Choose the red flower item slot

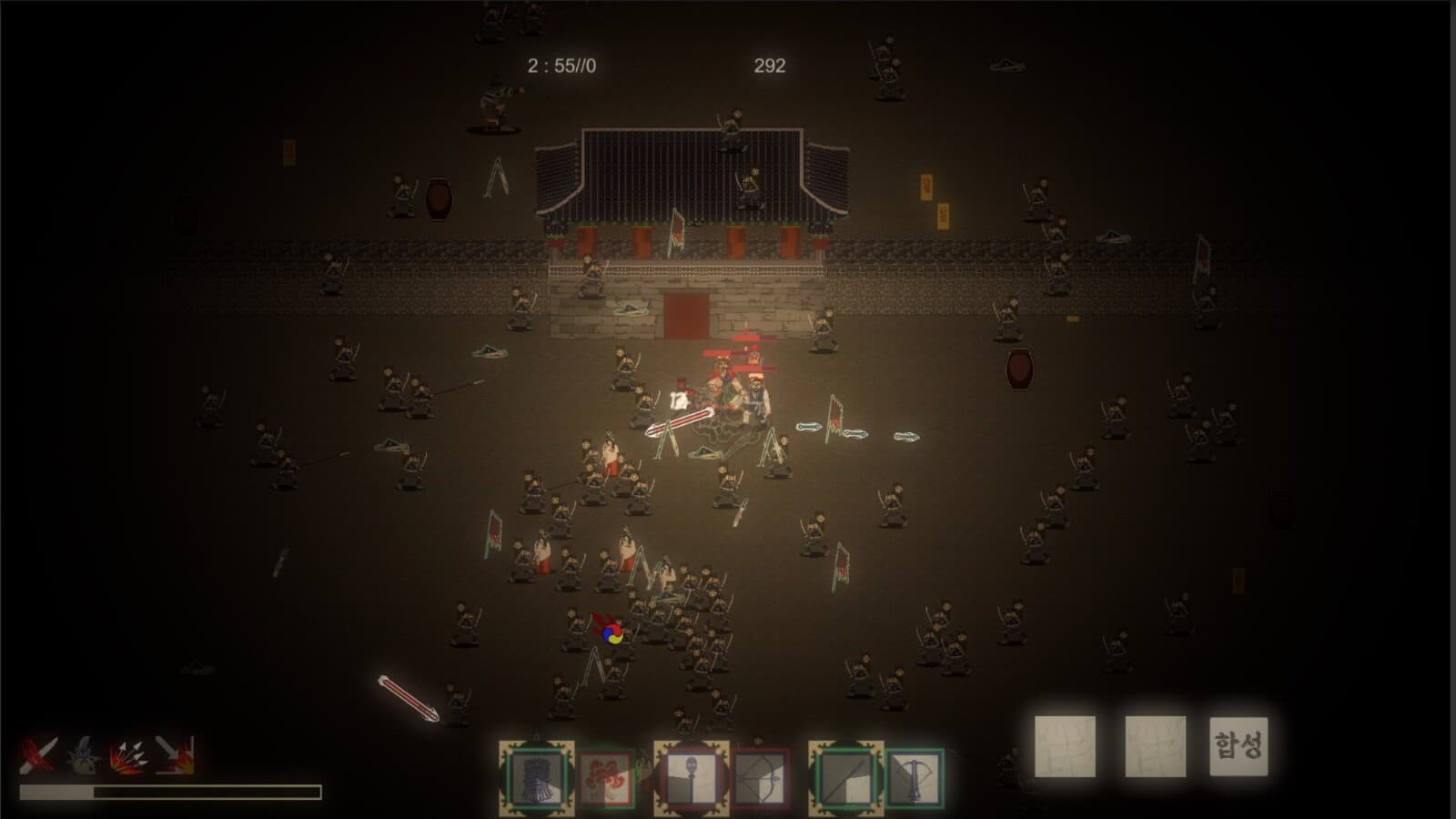point(607,779)
